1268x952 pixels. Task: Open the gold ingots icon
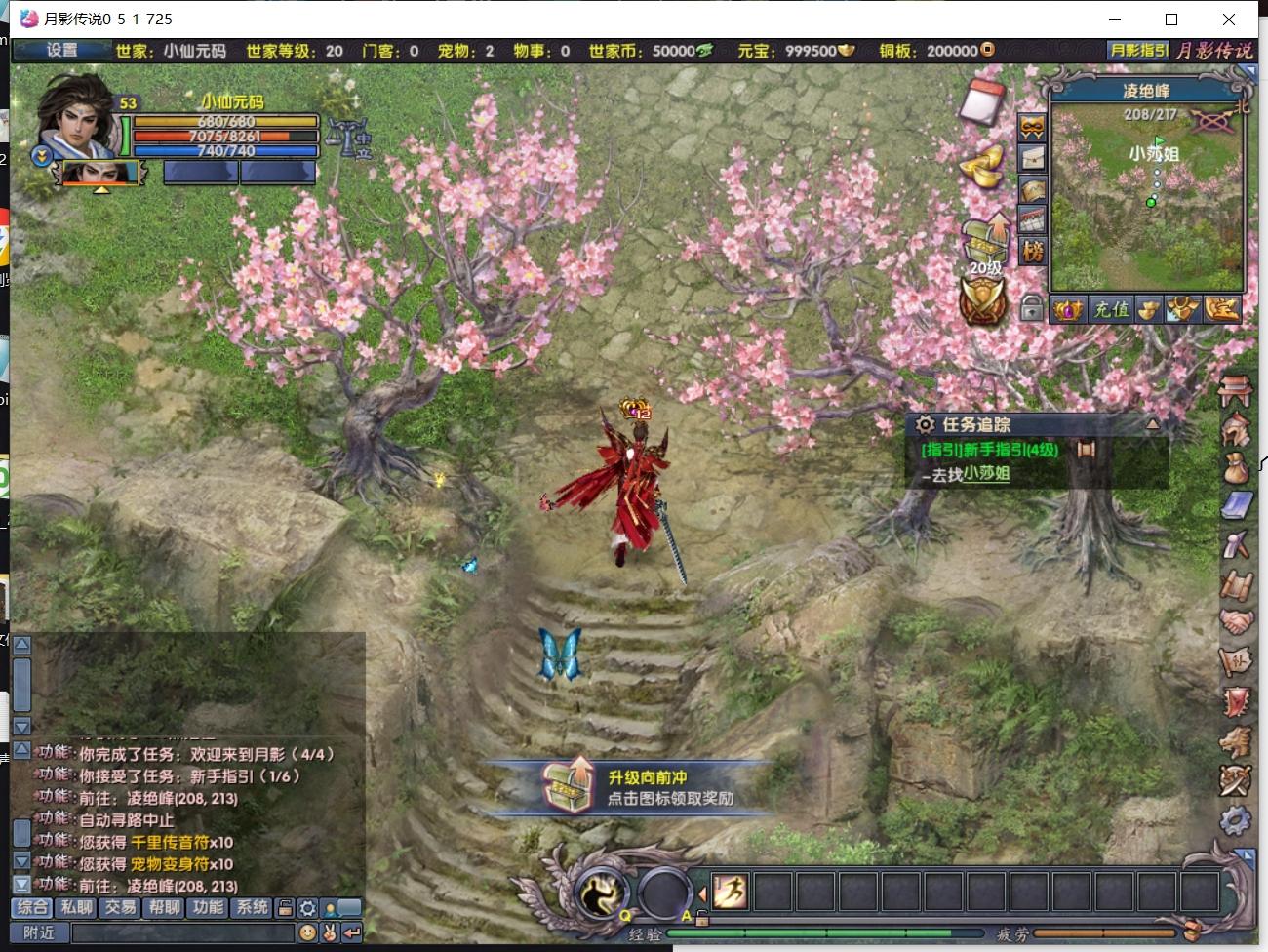click(981, 165)
